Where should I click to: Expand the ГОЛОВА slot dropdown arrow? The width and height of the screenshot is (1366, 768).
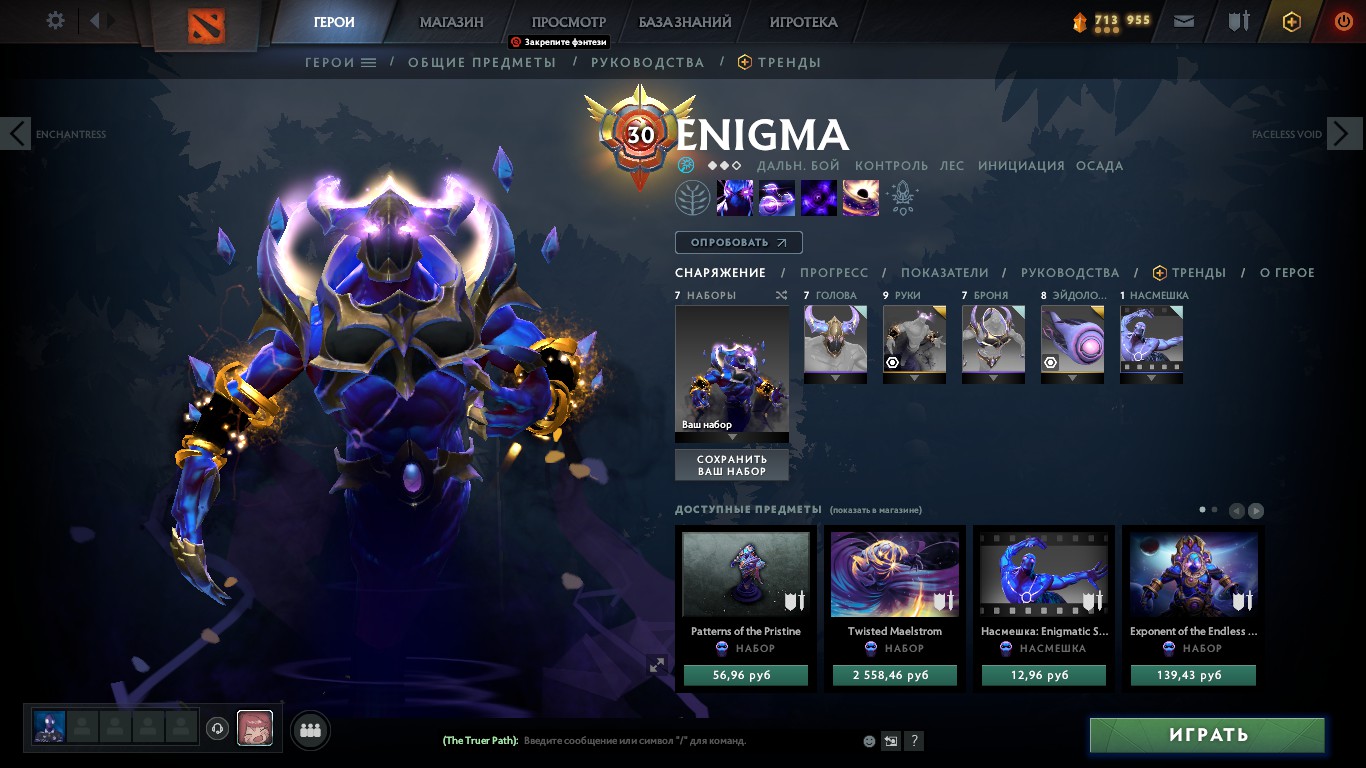[835, 377]
